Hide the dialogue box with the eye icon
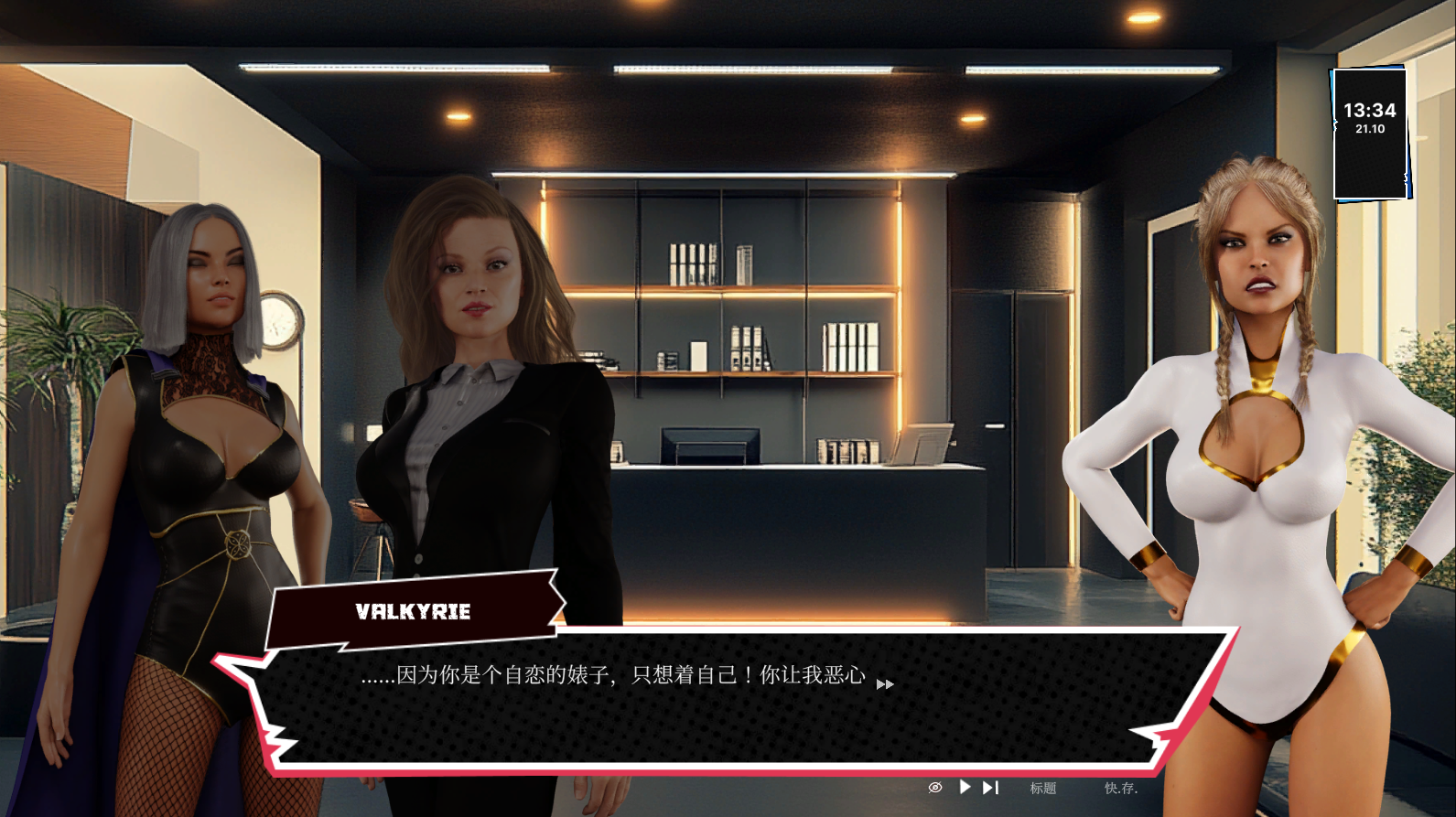Viewport: 1456px width, 817px height. (x=934, y=788)
